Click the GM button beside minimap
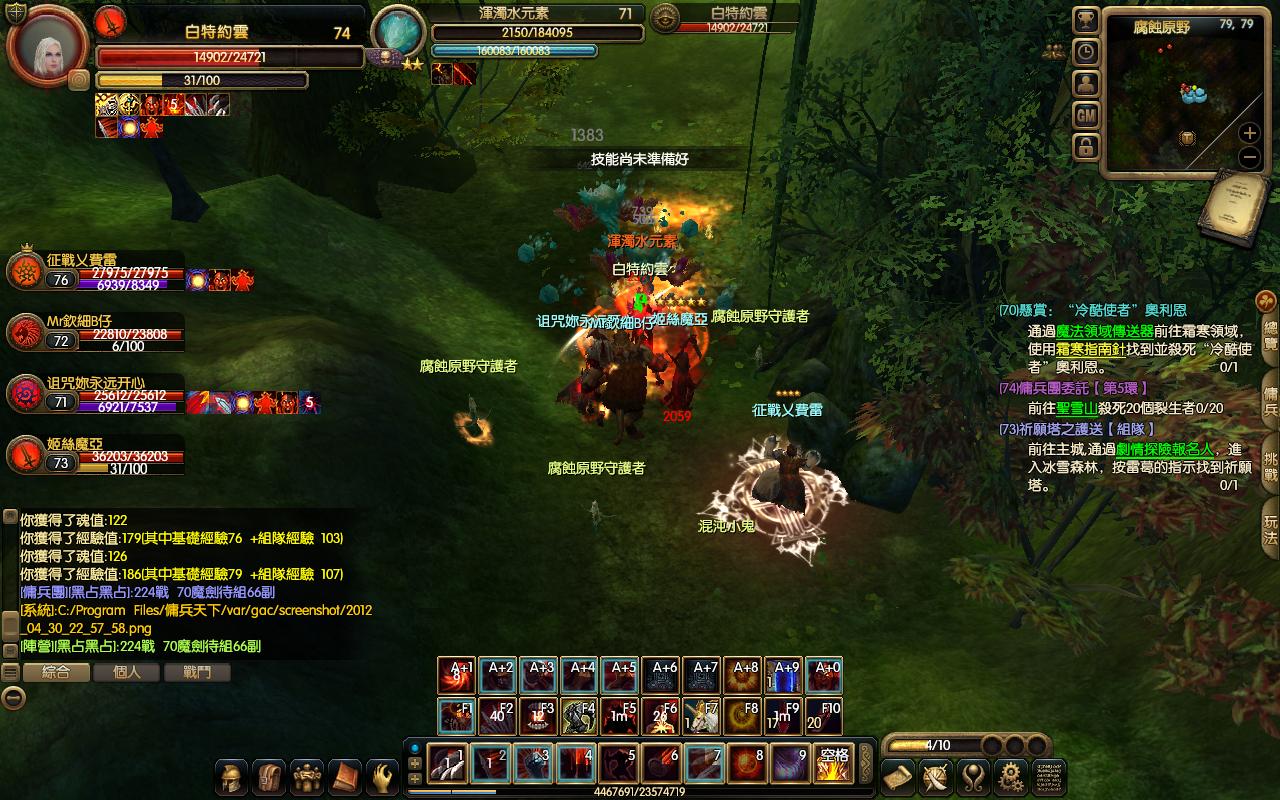Screen dimensions: 1280x800 pyautogui.click(x=1086, y=115)
